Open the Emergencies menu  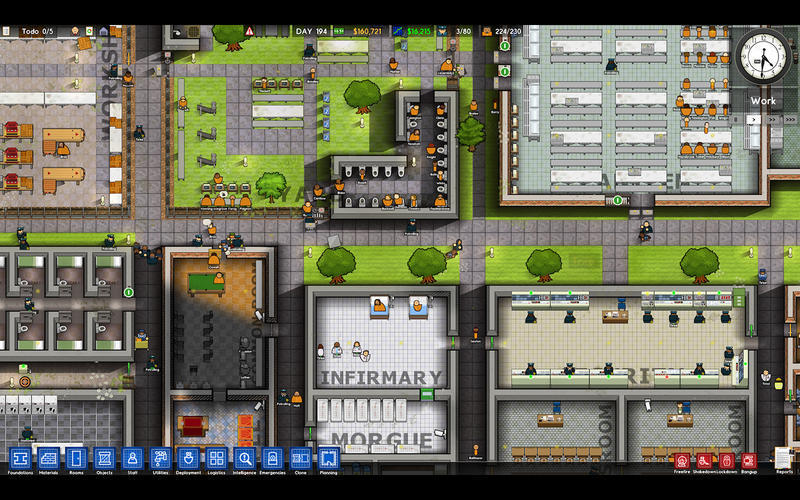[x=272, y=458]
